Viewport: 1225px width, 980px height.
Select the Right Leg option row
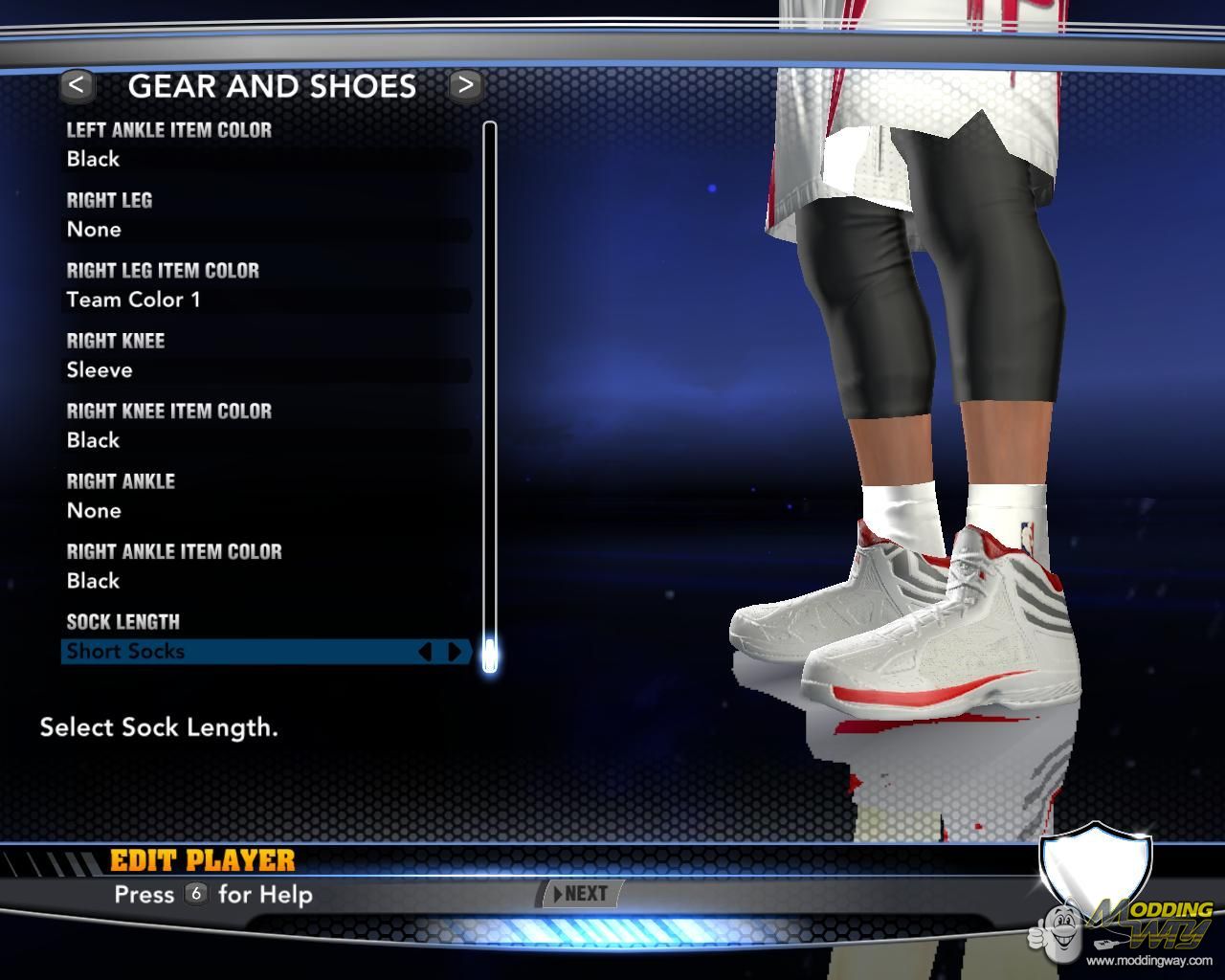(266, 230)
